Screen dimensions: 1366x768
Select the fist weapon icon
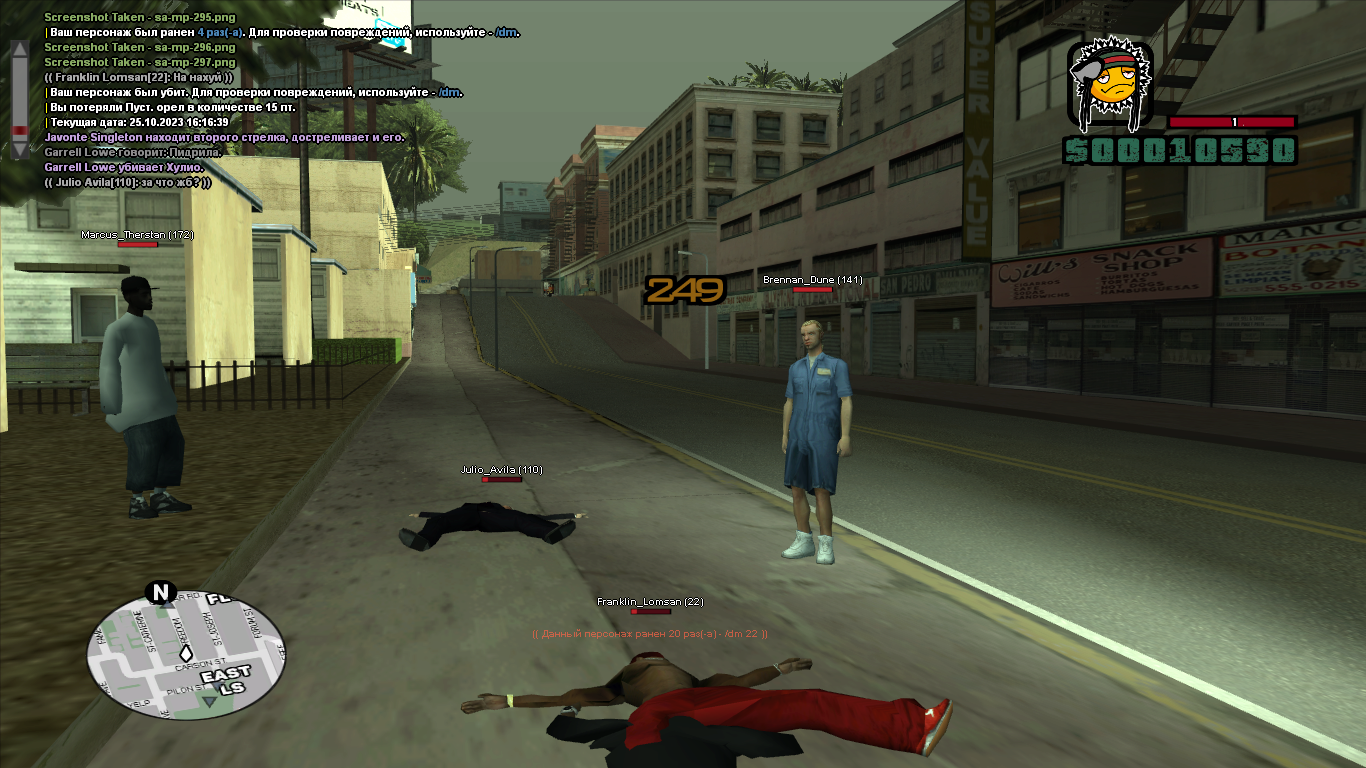coord(1110,84)
